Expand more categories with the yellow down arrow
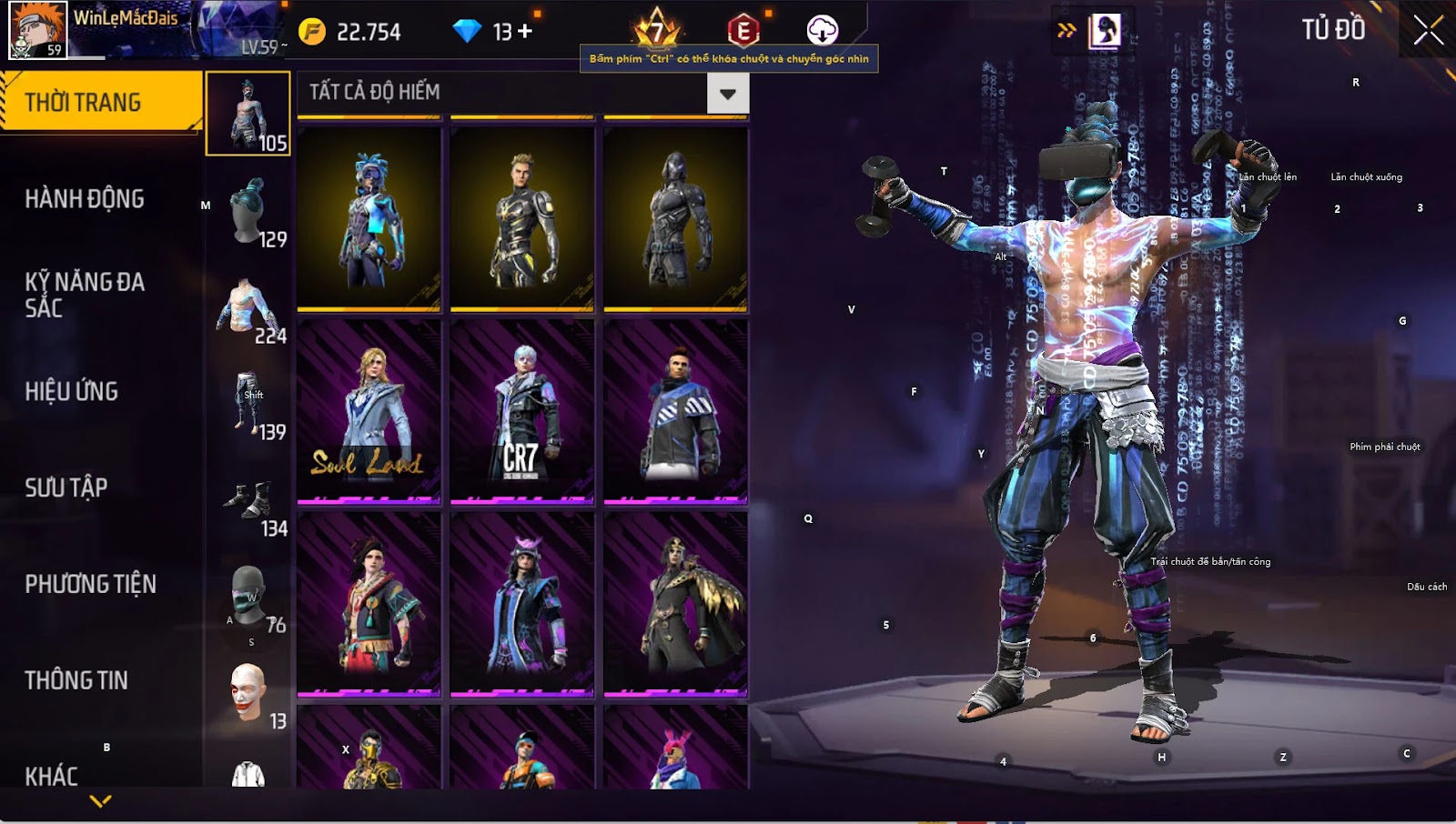The width and height of the screenshot is (1456, 824). 101,801
